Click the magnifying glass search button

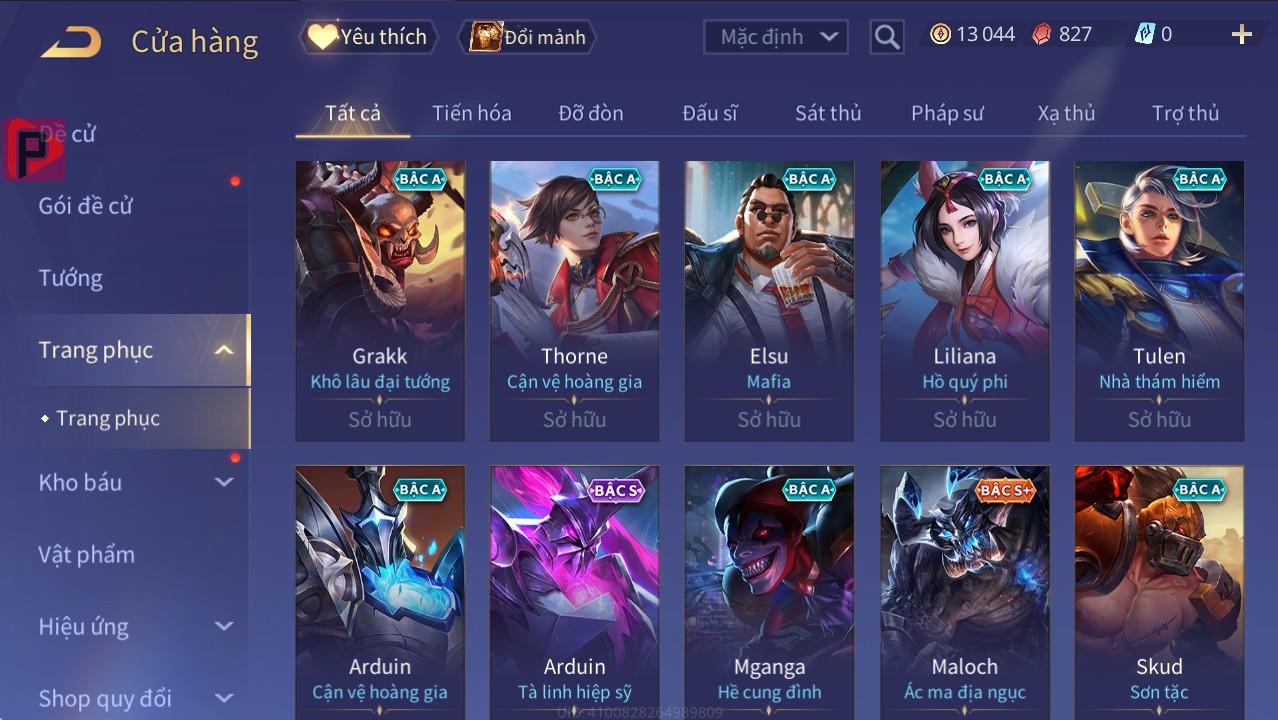tap(886, 37)
